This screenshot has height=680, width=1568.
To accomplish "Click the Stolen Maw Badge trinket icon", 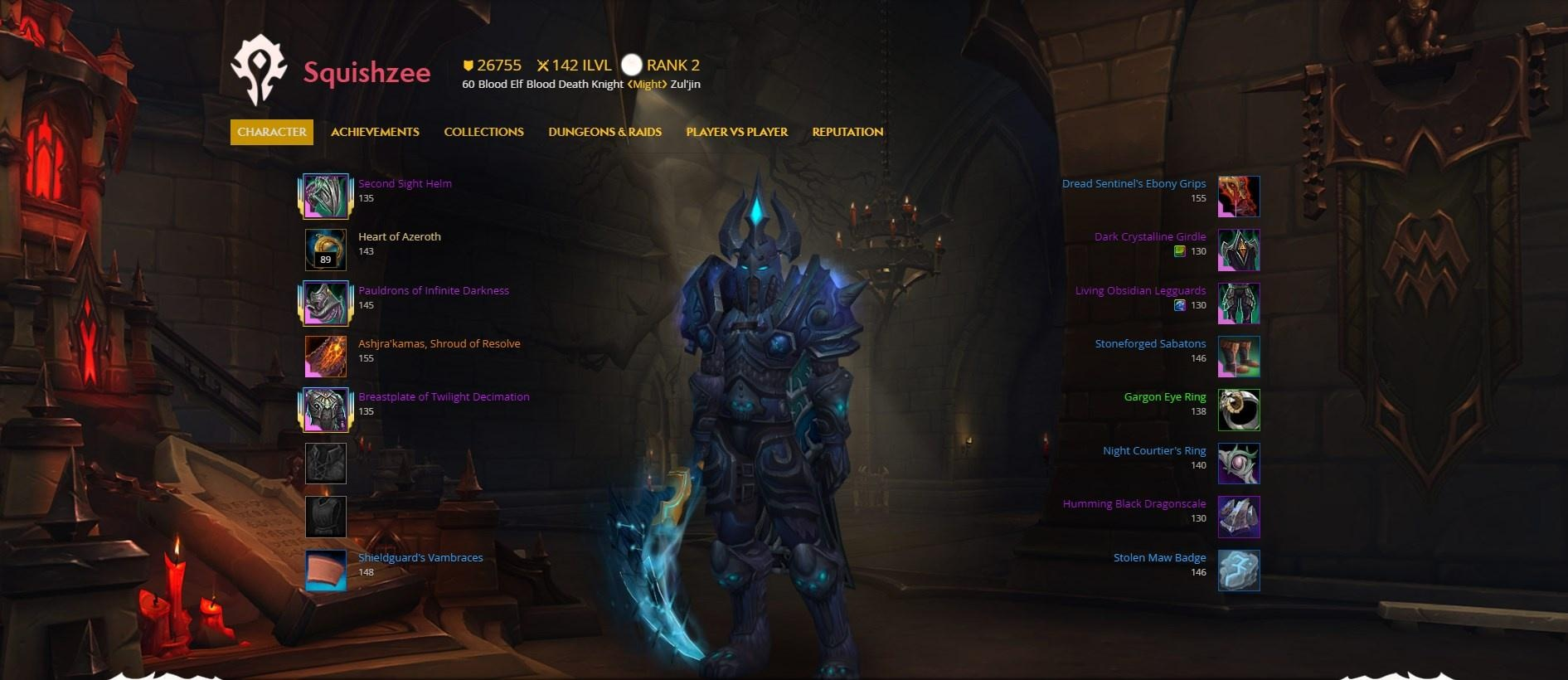I will [1239, 571].
